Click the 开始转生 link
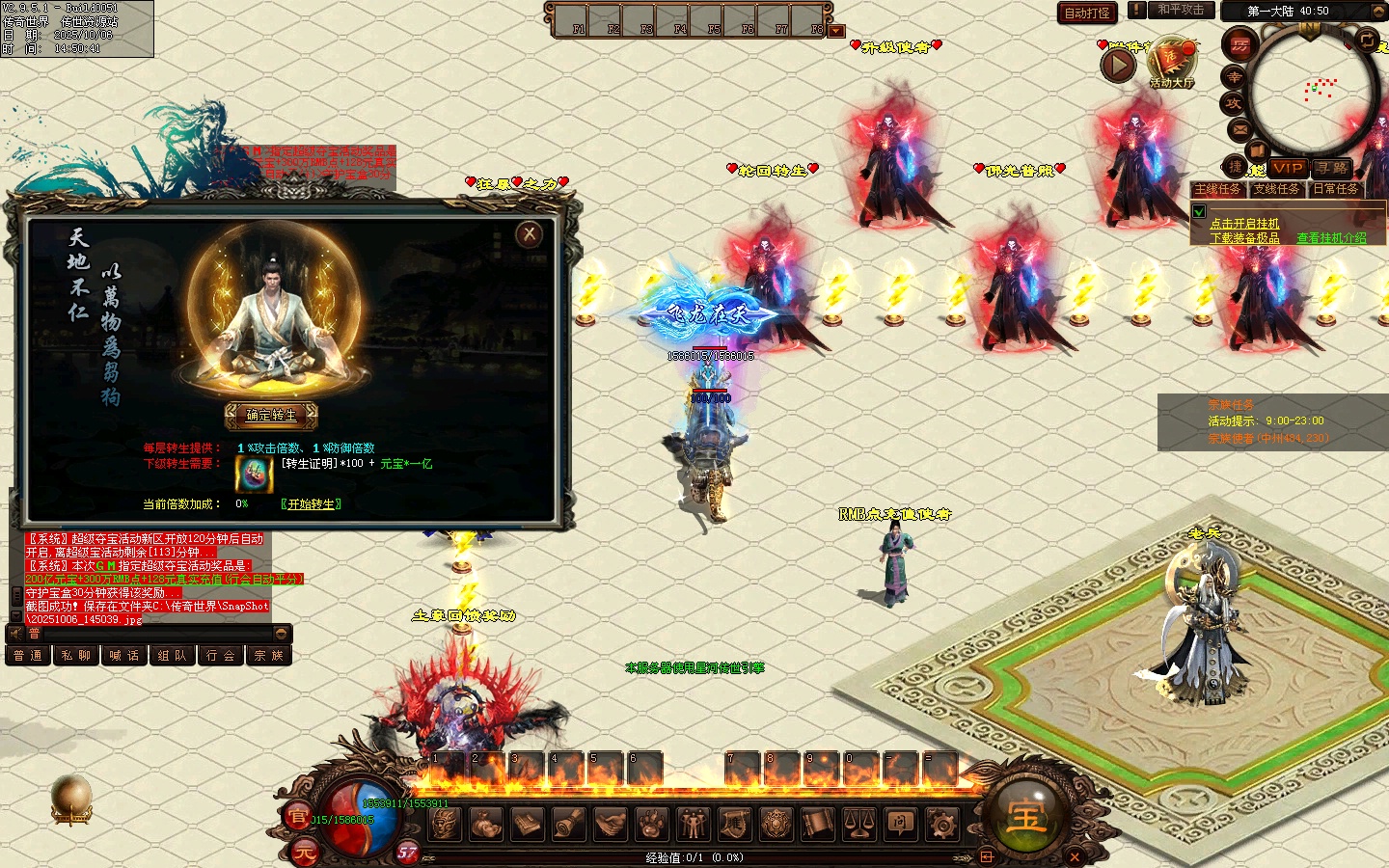Image resolution: width=1389 pixels, height=868 pixels. (311, 504)
